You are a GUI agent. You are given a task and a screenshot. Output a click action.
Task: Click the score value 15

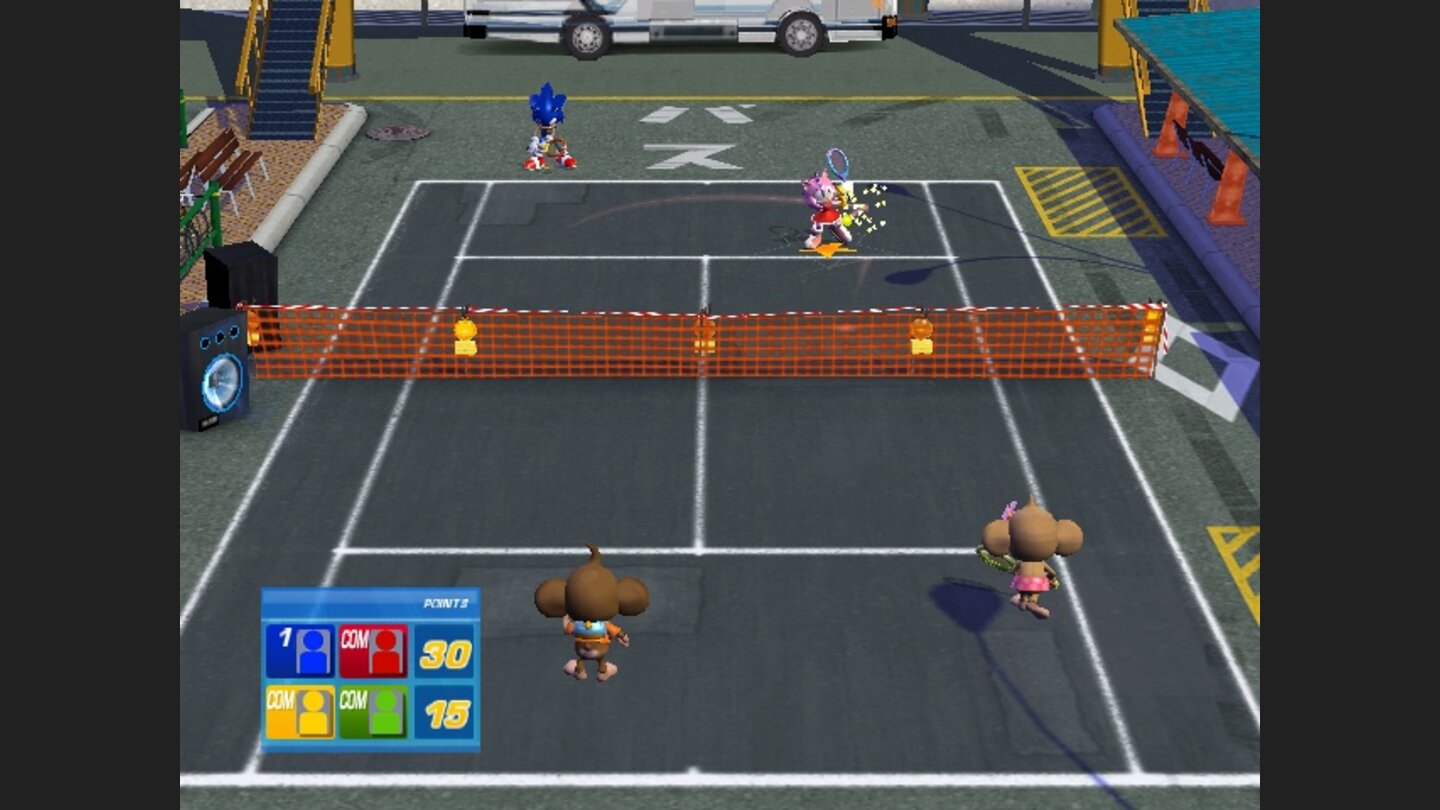(450, 712)
